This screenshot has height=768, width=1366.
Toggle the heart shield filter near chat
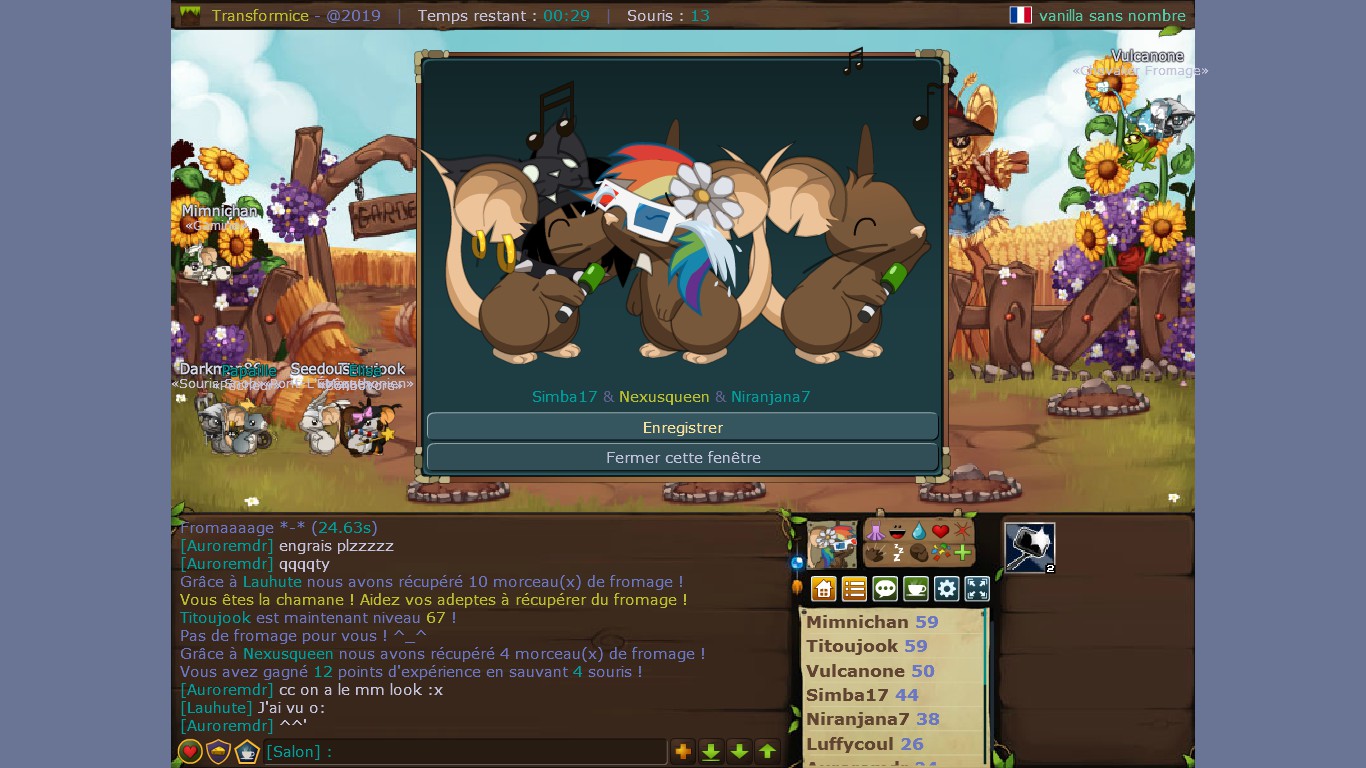tap(190, 751)
